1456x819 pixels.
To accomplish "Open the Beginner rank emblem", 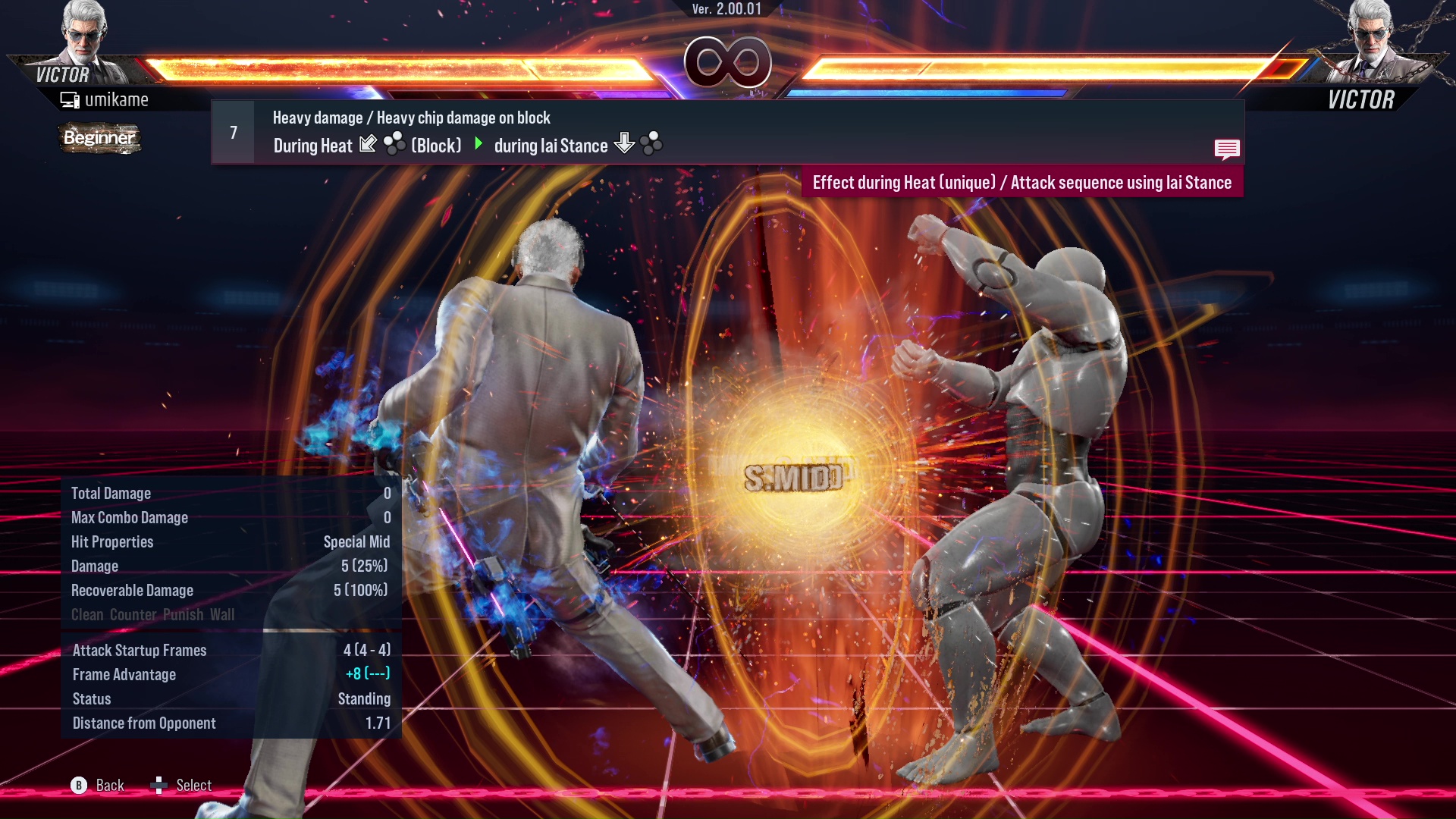I will pyautogui.click(x=99, y=139).
